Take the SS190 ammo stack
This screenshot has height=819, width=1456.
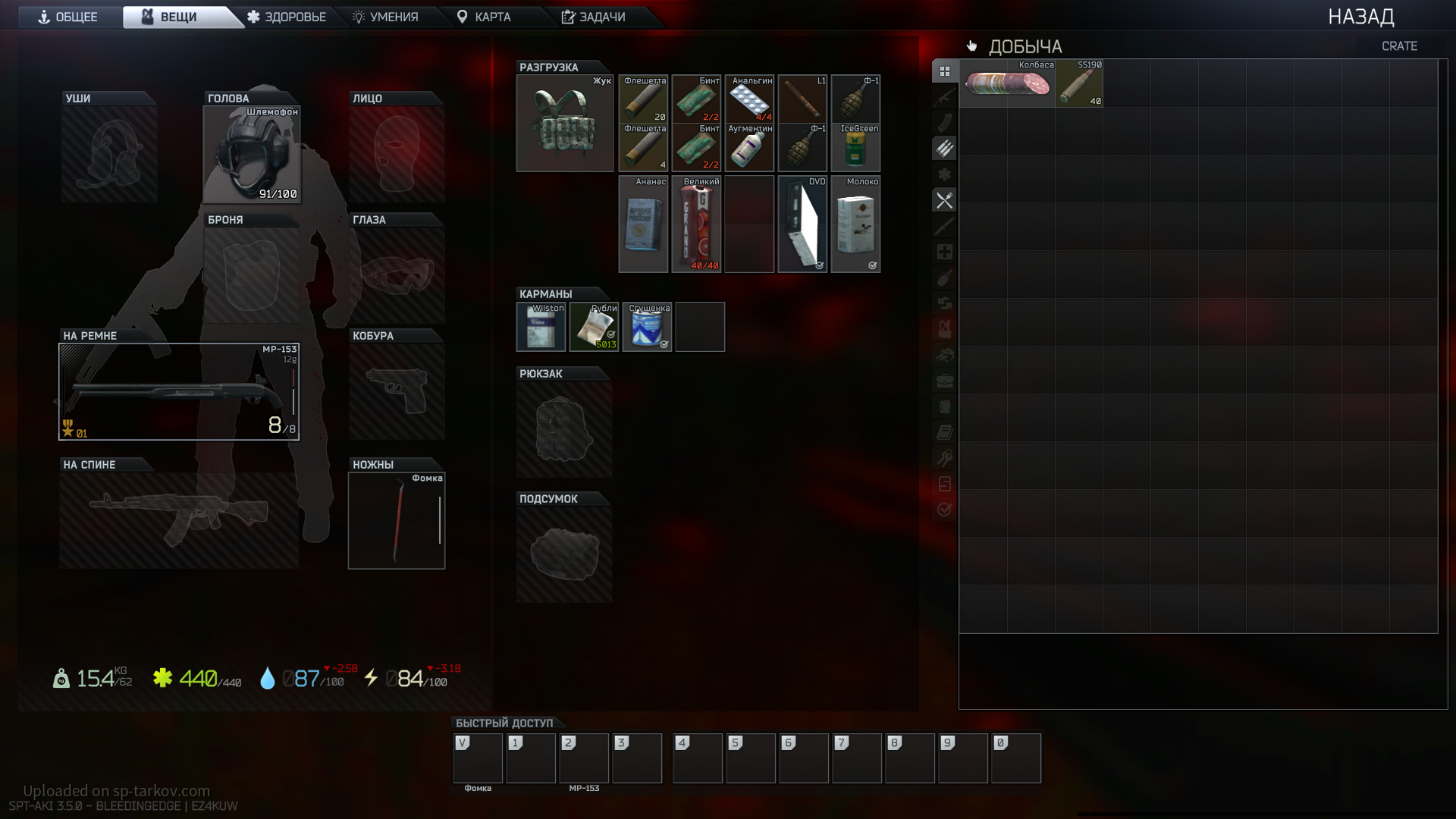1079,83
